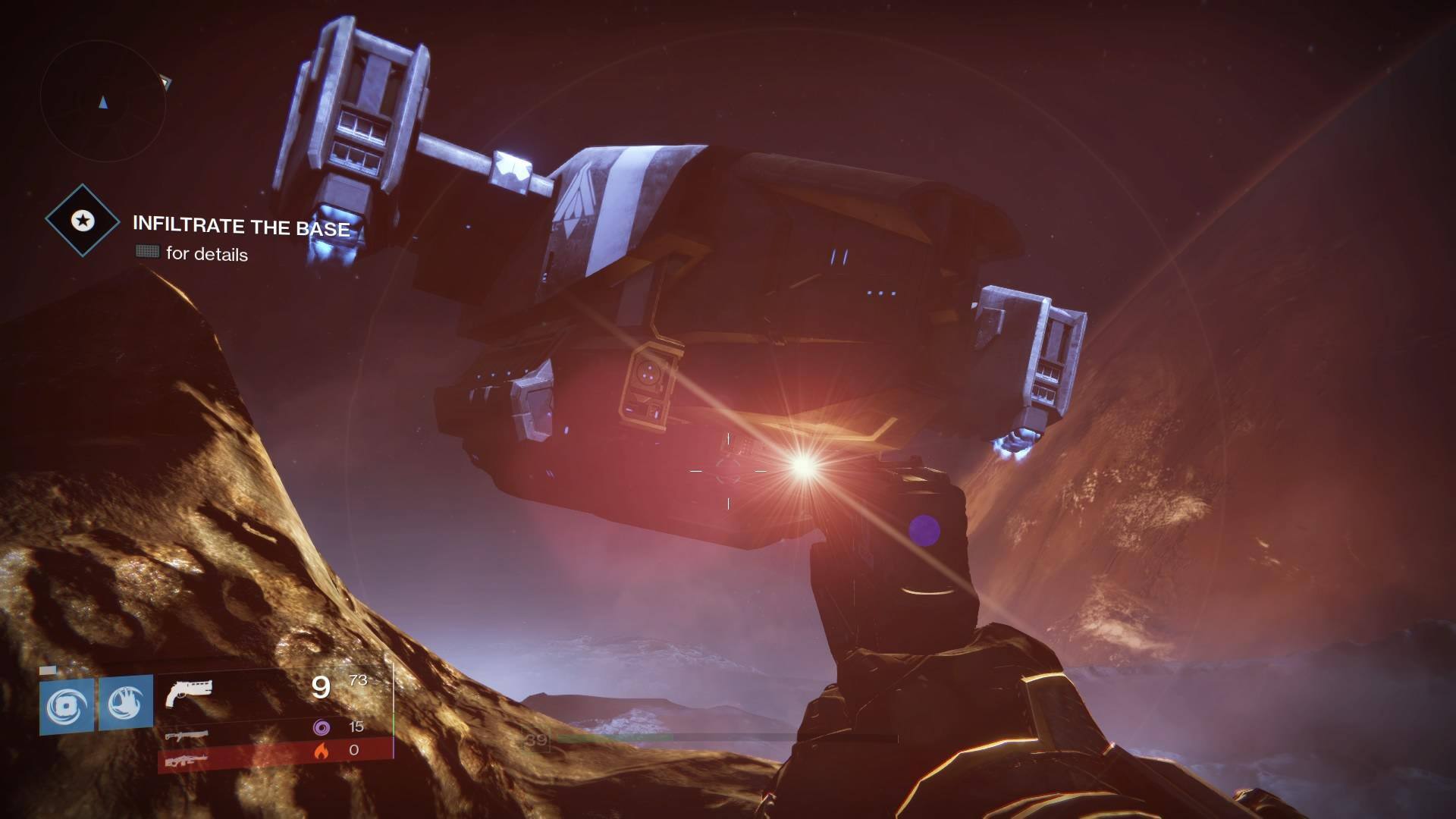
Task: Select the Infiltrate the Base objective
Action: pyautogui.click(x=241, y=226)
